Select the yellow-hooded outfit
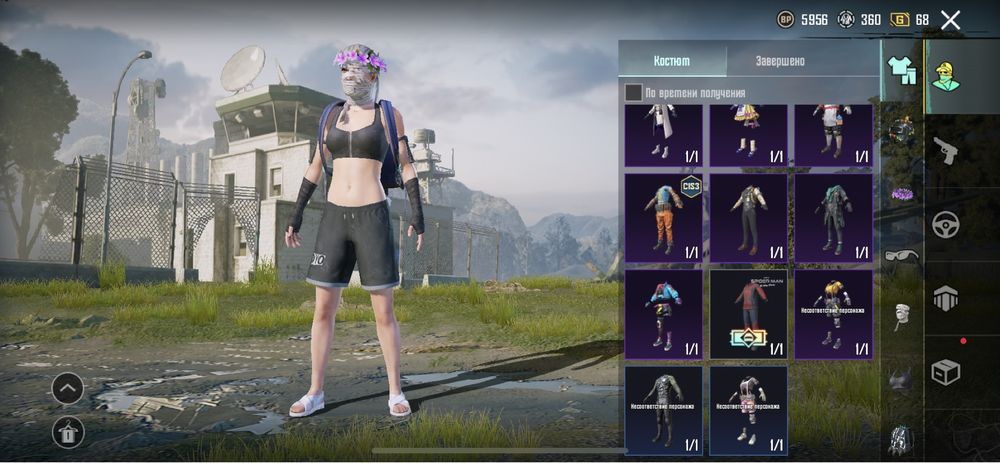 [x=834, y=314]
